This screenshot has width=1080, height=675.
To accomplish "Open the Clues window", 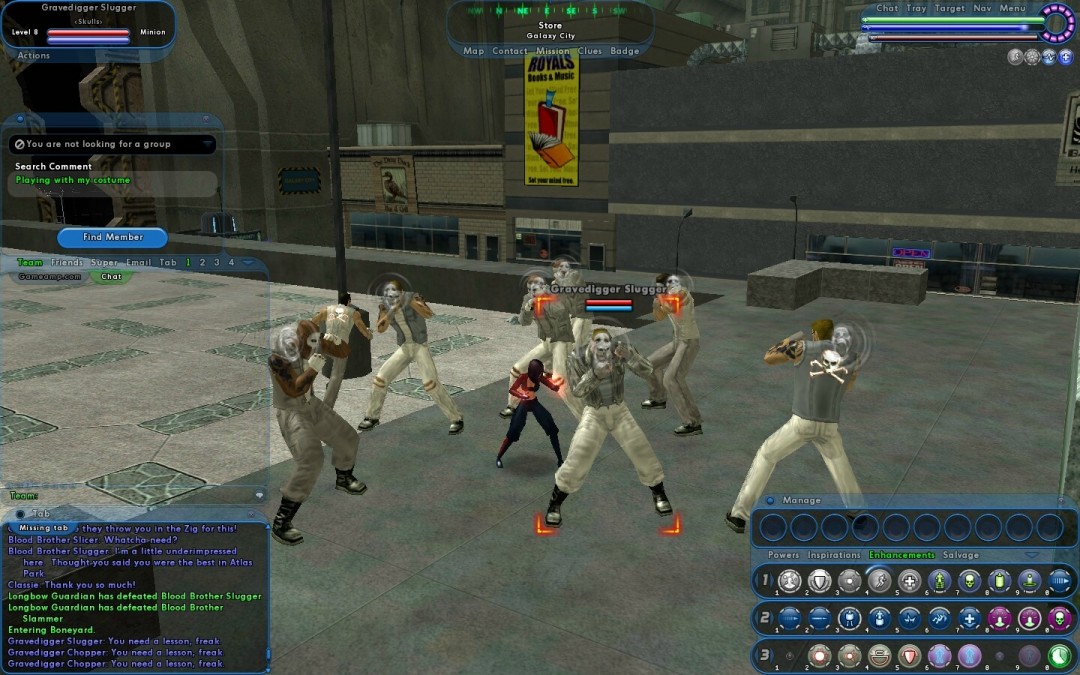I will coord(589,51).
